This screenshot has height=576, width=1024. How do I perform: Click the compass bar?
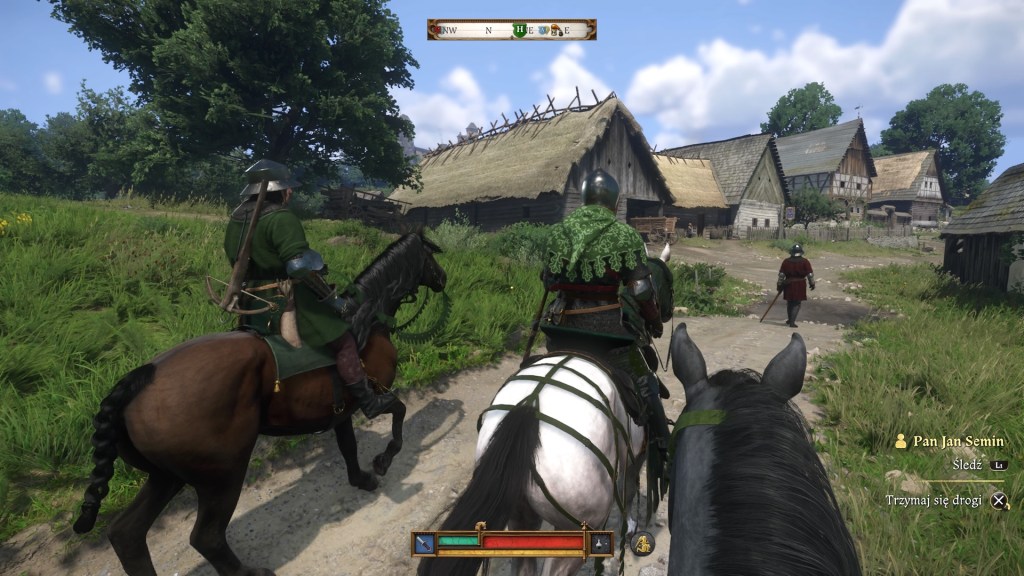tap(511, 30)
